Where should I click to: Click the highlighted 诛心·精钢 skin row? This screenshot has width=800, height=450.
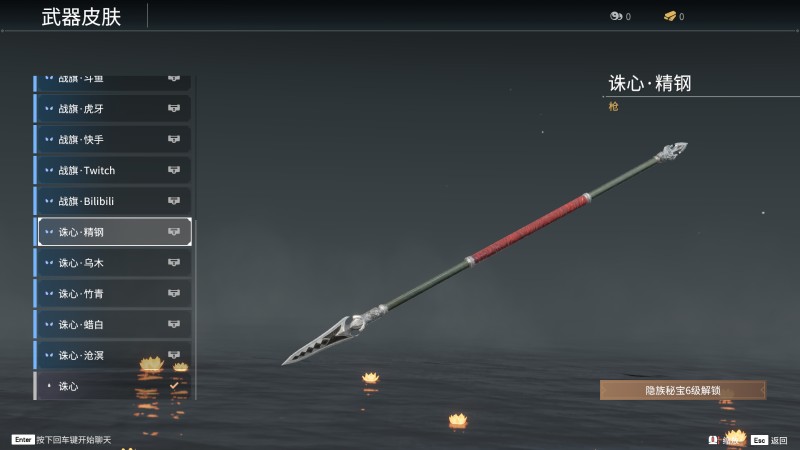point(113,232)
